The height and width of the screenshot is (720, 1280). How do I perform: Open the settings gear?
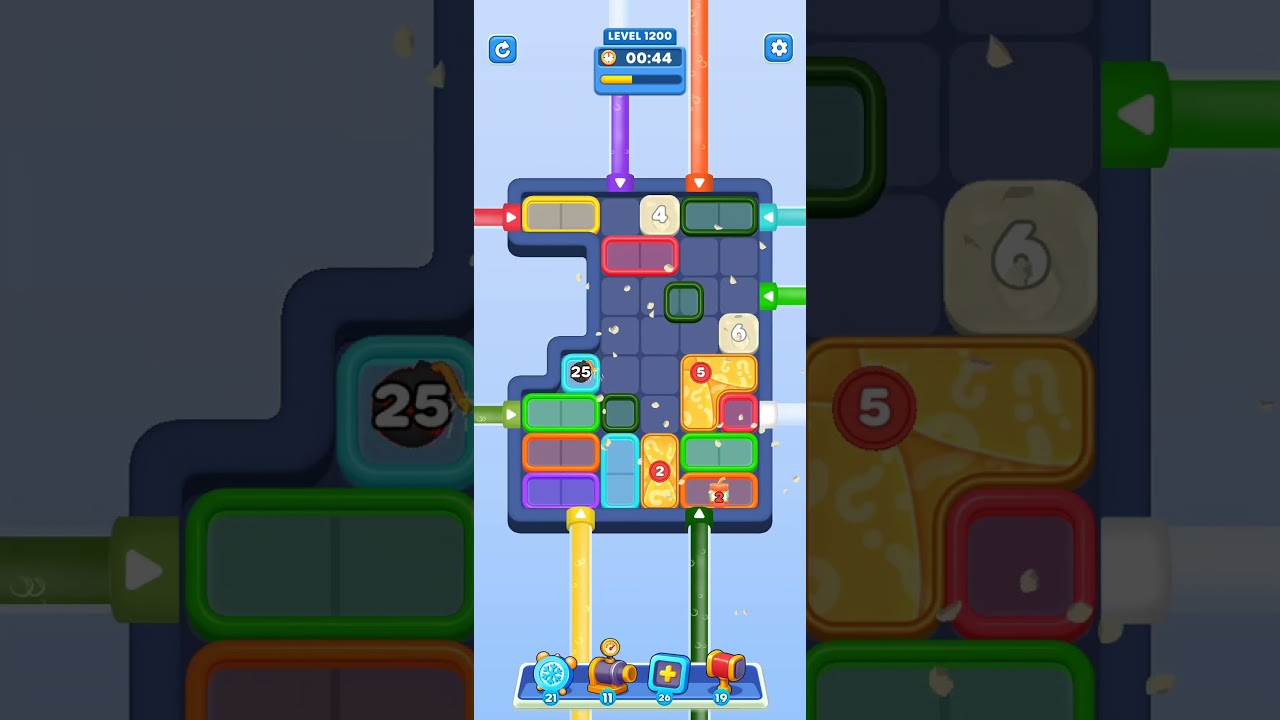779,48
